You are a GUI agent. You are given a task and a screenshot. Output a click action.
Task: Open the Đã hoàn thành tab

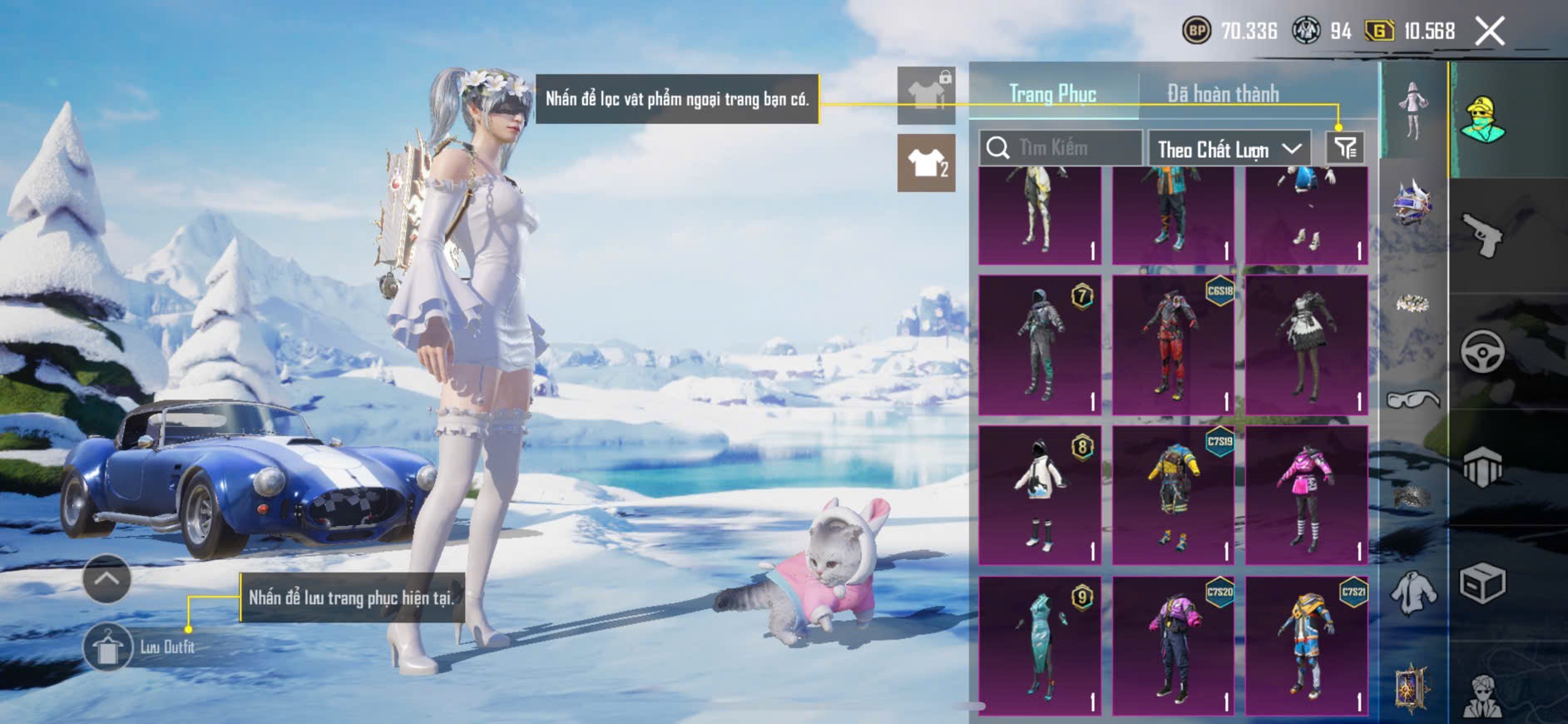(x=1222, y=94)
